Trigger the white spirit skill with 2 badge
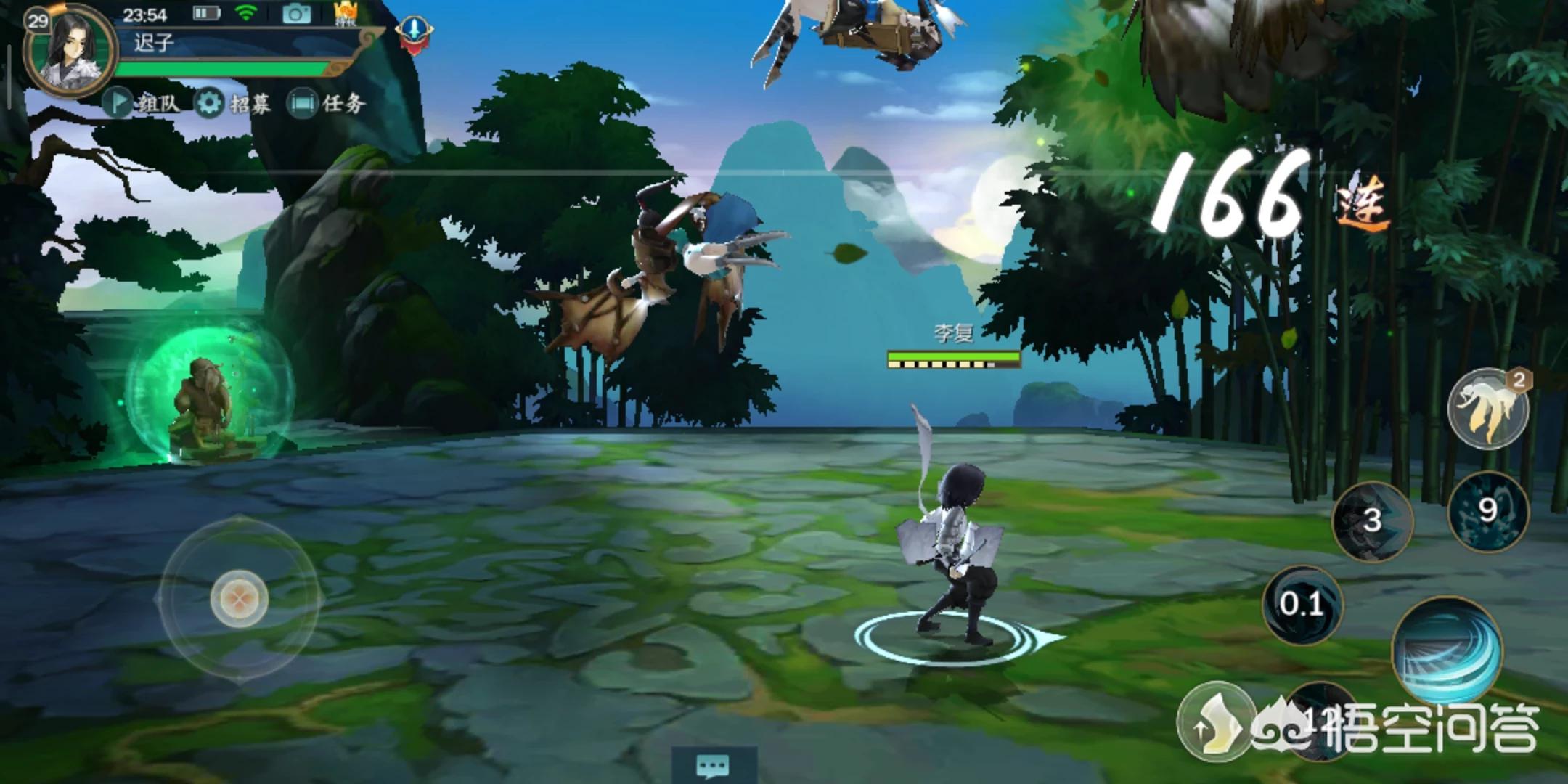The image size is (1568, 784). point(1488,409)
